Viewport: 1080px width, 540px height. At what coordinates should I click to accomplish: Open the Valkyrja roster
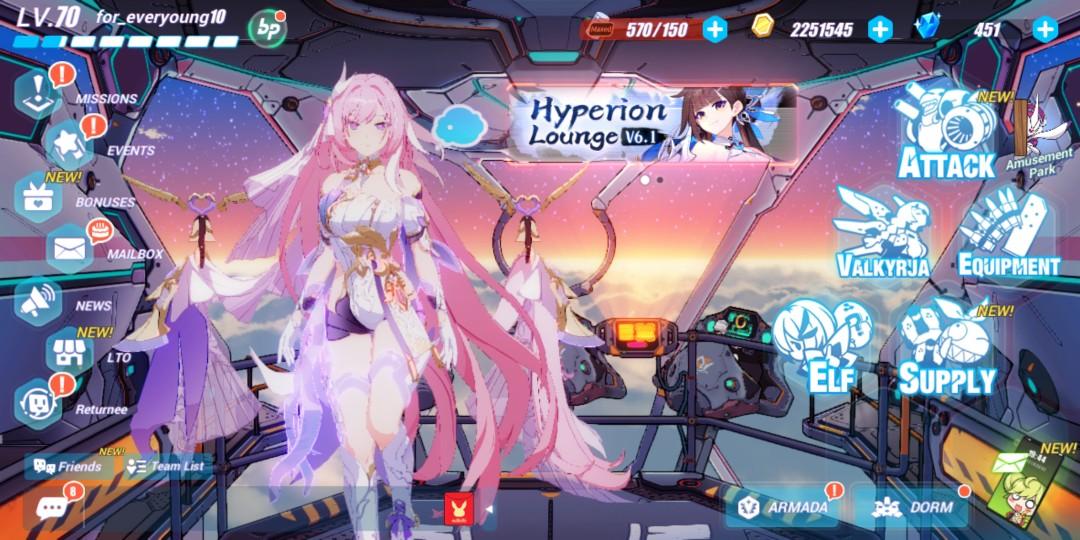(882, 232)
